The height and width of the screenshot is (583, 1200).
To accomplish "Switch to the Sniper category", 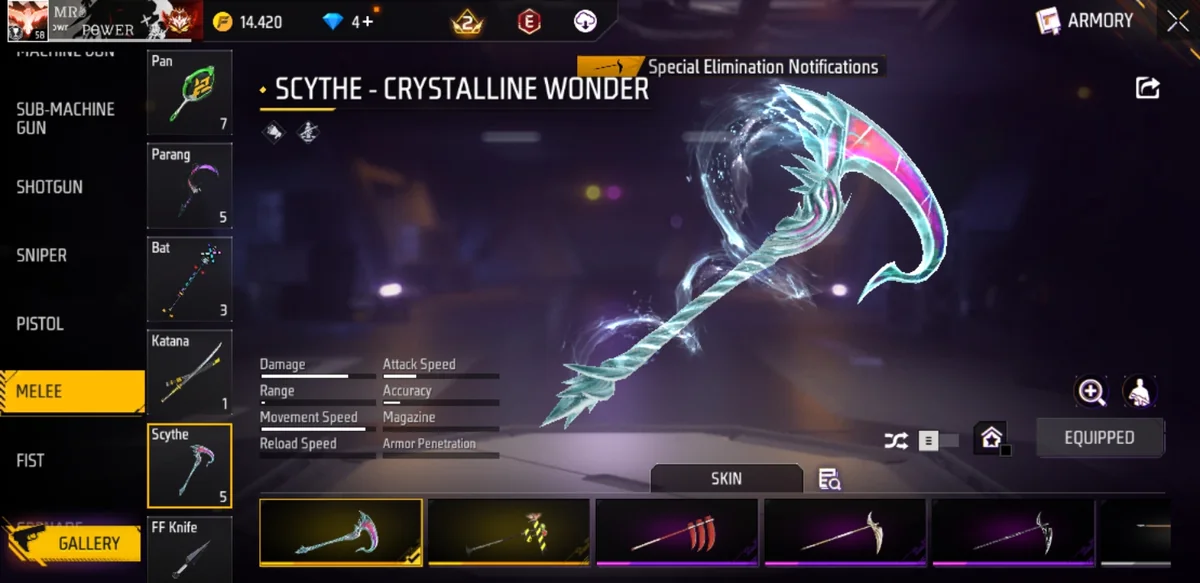I will coord(42,255).
